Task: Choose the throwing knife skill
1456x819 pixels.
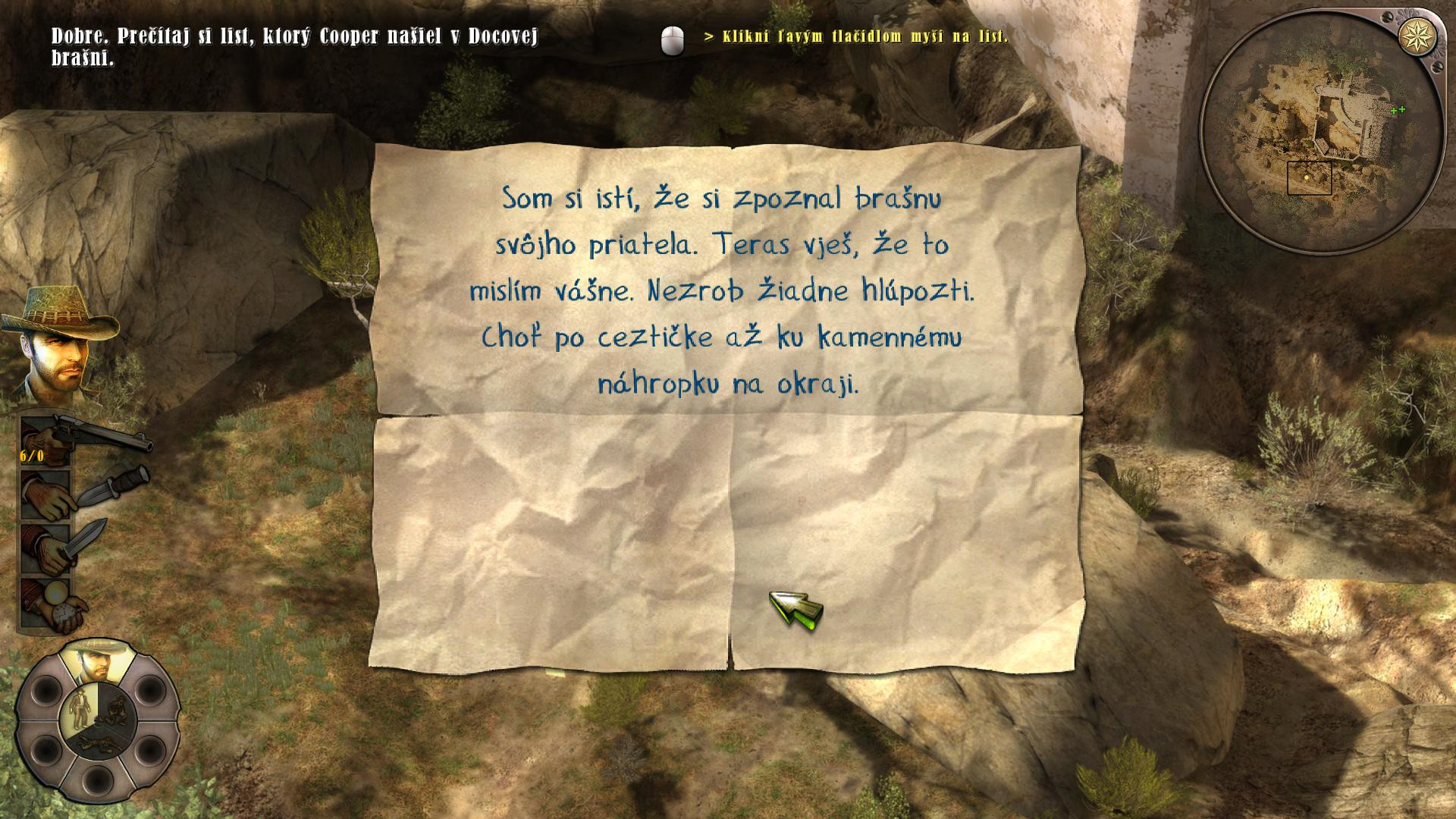Action: coord(47,494)
